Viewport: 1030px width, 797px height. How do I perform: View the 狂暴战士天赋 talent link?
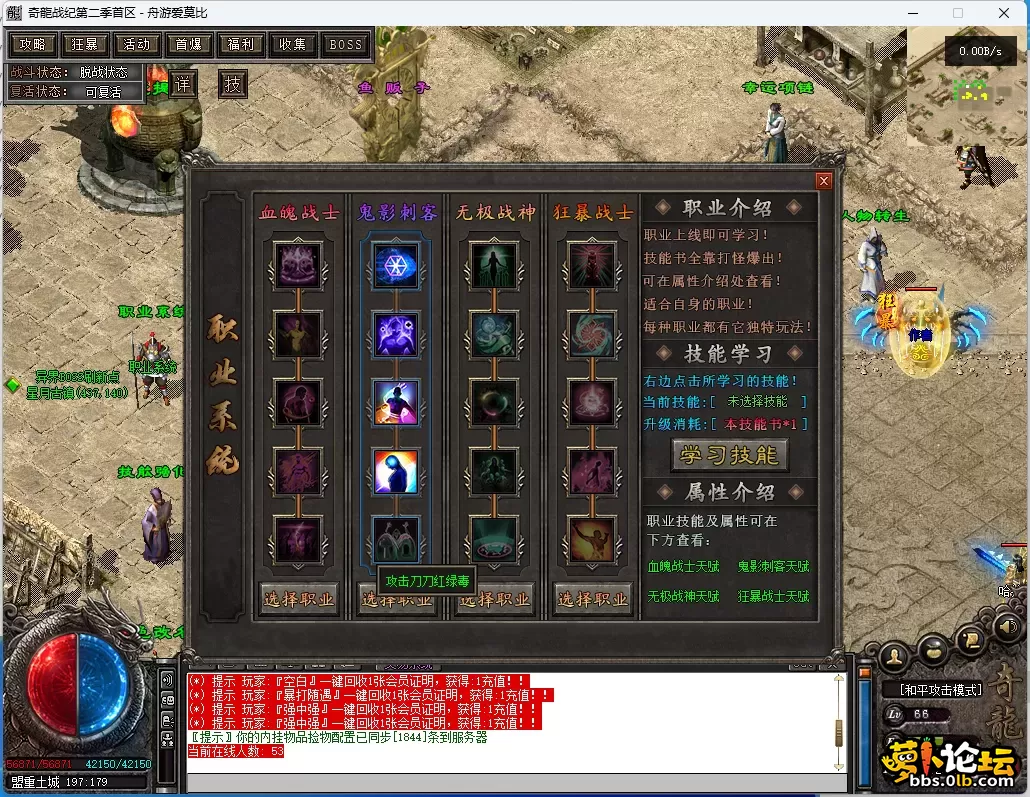[773, 597]
